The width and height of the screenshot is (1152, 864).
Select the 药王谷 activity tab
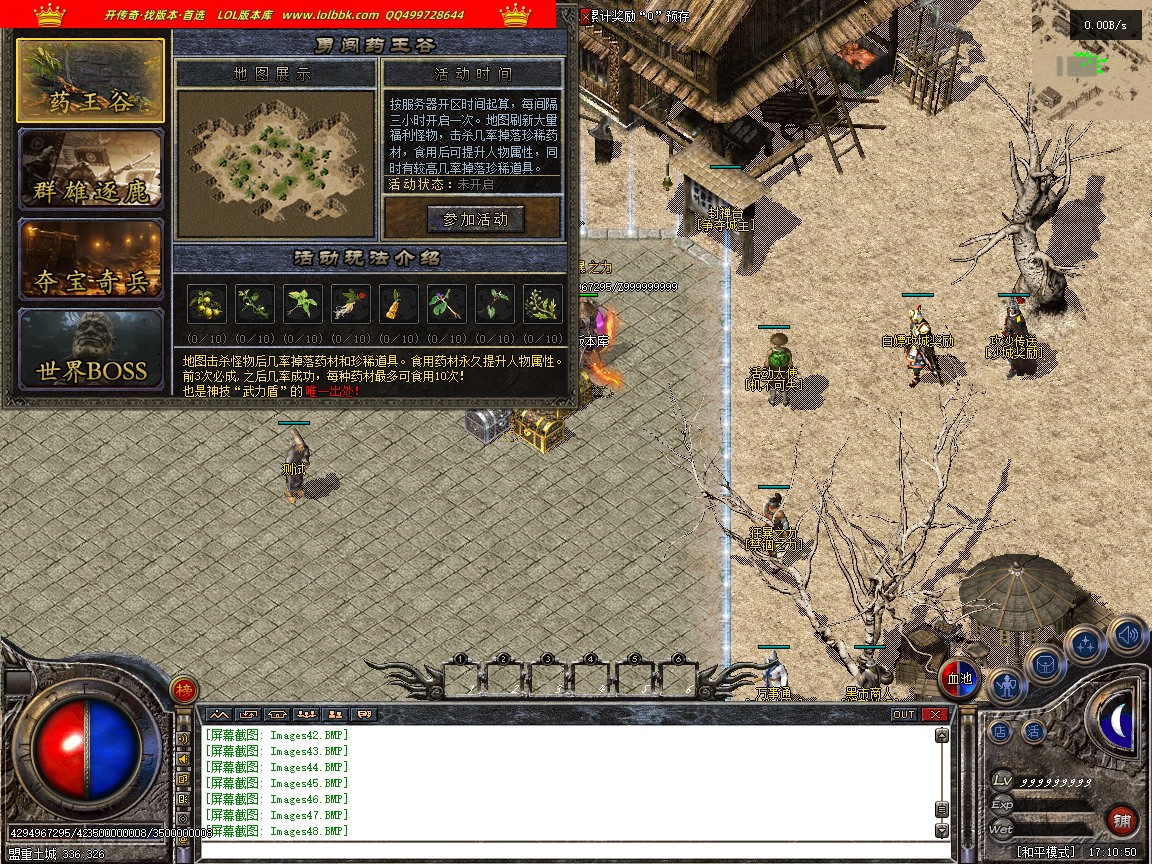90,82
